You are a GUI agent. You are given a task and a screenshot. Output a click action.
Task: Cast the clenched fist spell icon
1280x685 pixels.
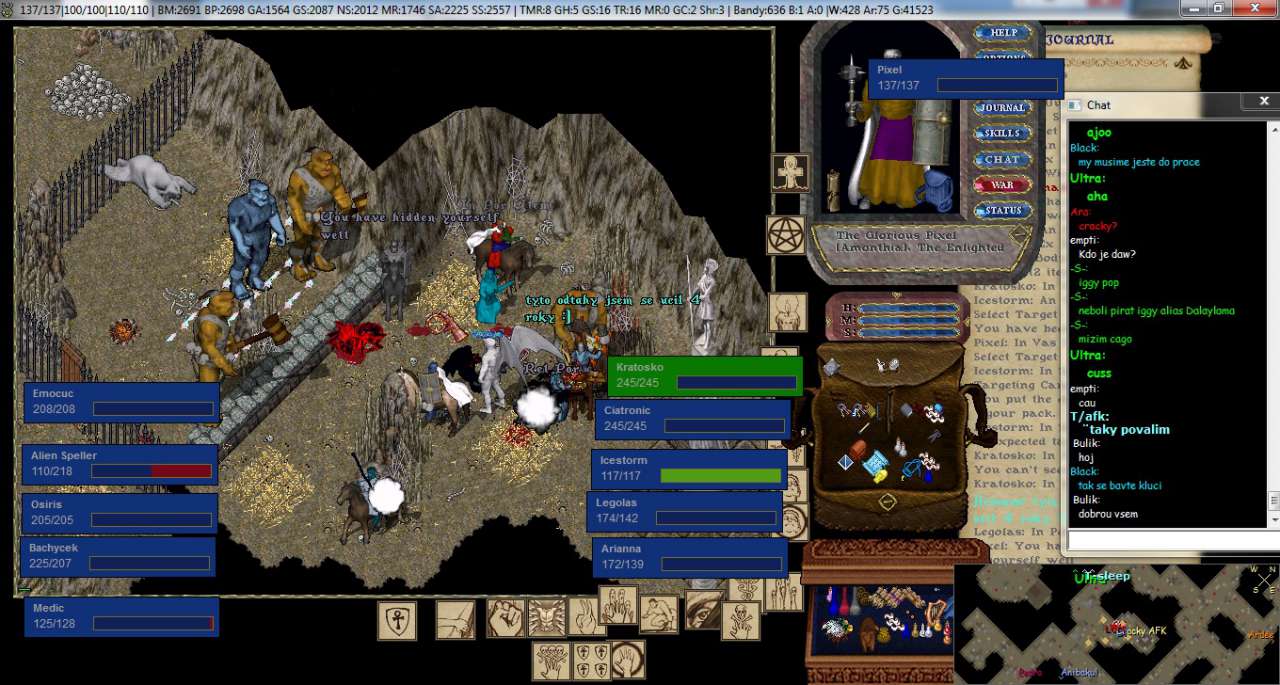click(505, 618)
